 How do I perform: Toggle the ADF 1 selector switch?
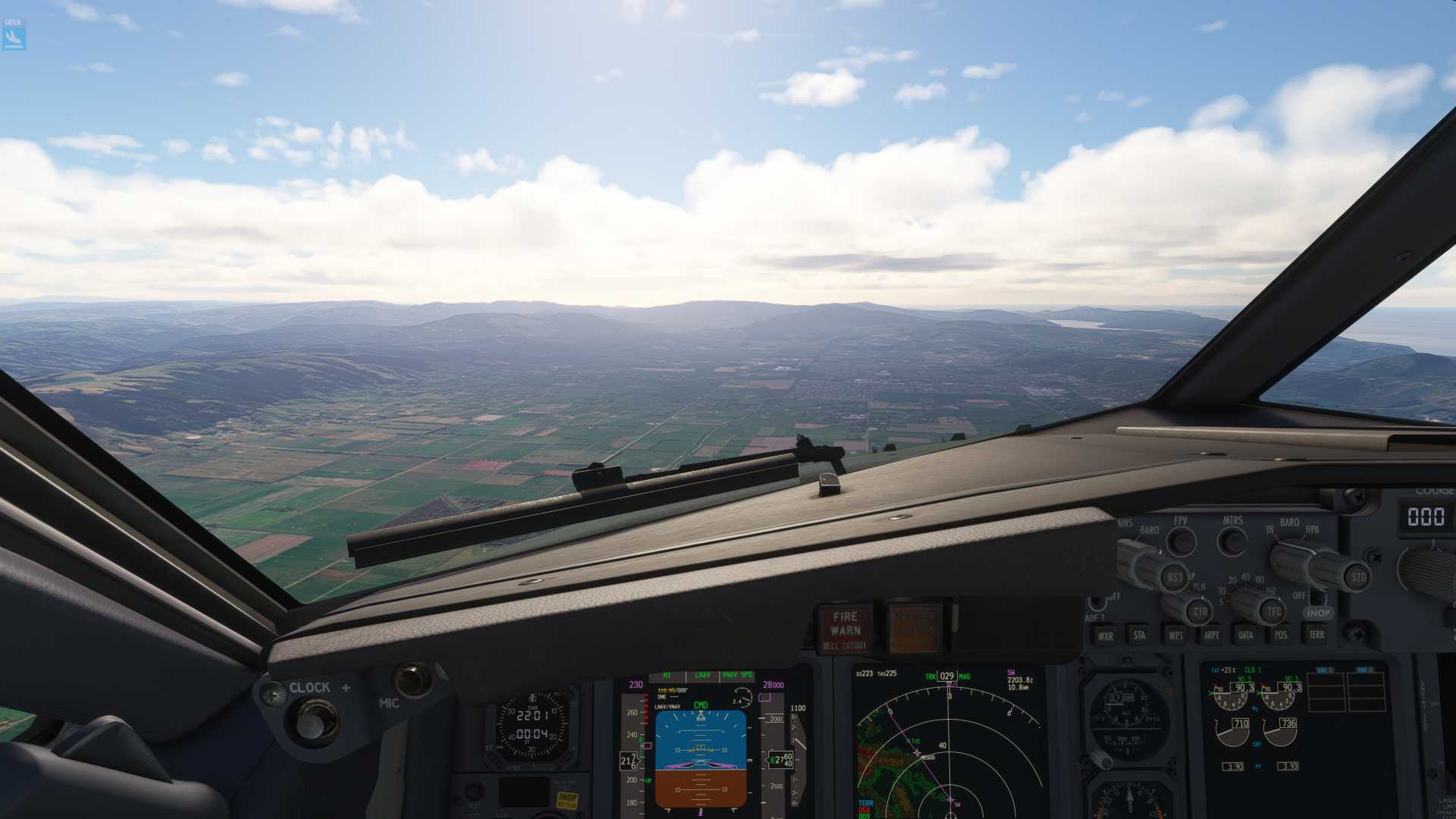(x=1097, y=604)
